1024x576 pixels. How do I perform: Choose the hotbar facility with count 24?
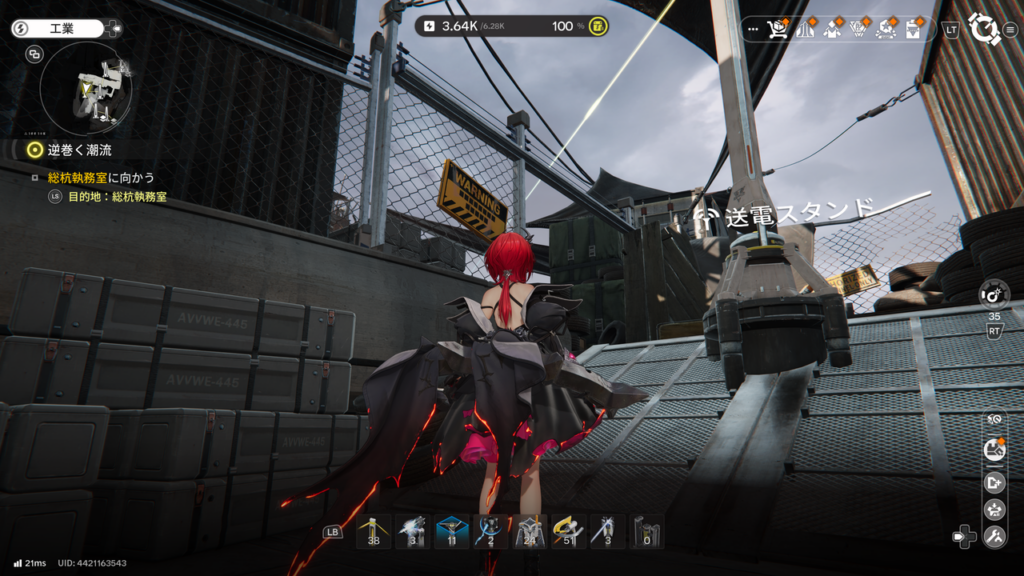[x=530, y=532]
